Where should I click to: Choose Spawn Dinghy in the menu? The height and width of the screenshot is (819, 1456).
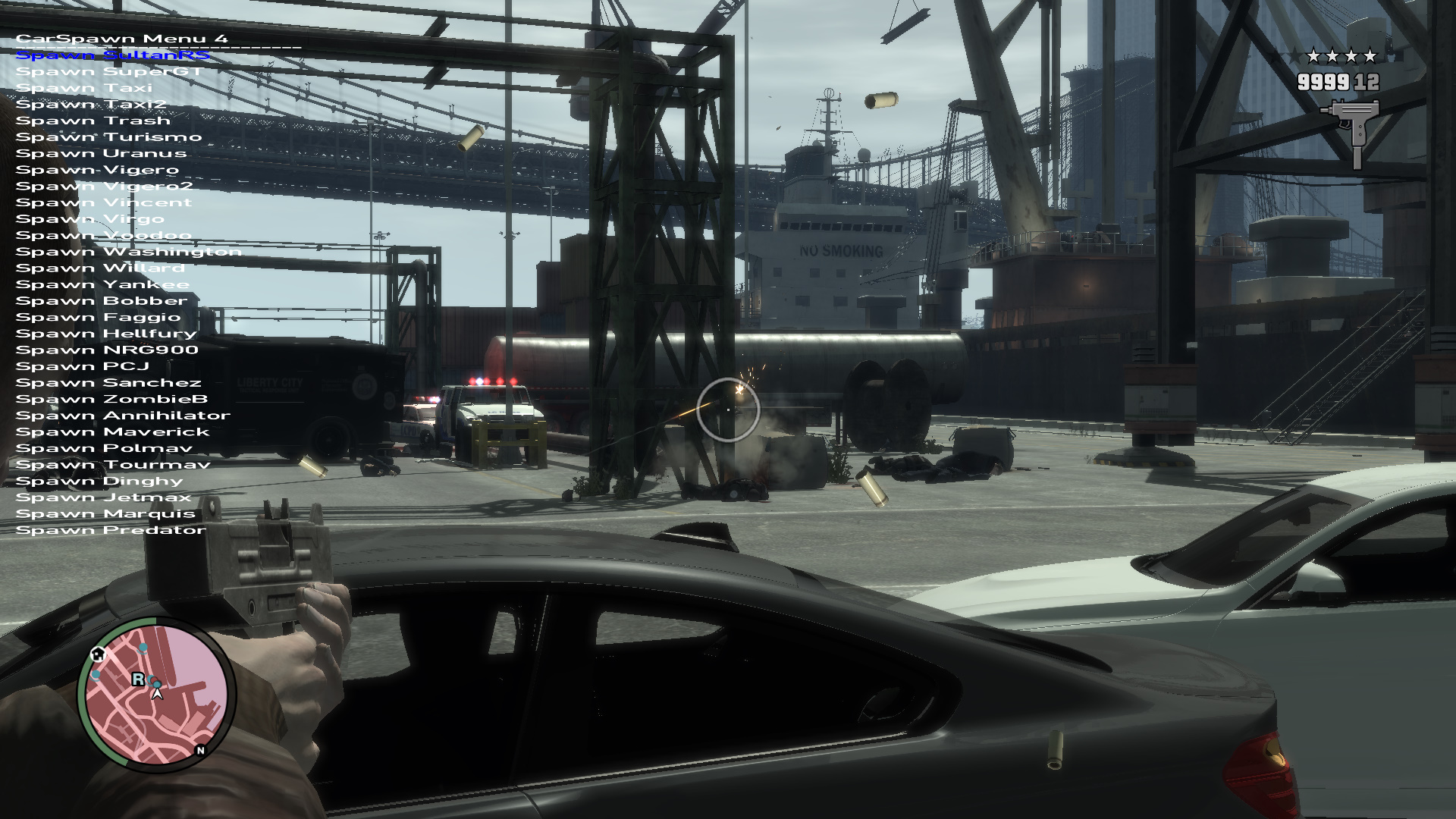click(x=99, y=482)
